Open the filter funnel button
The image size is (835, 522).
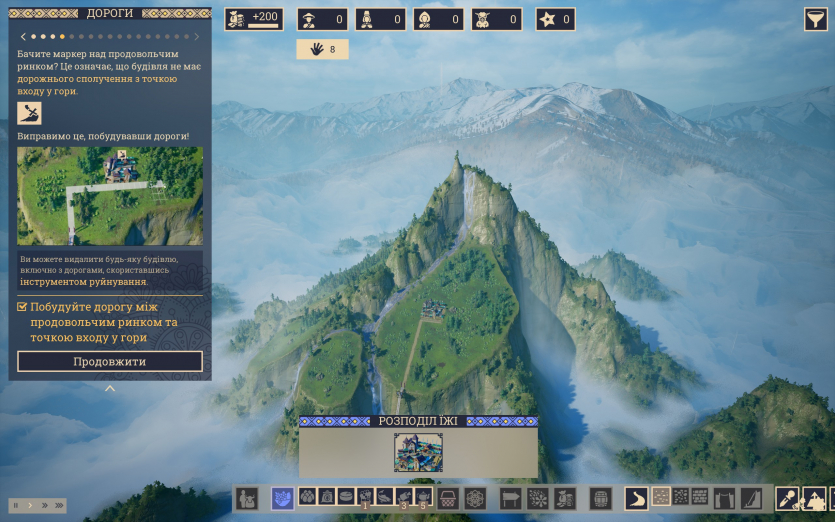(x=816, y=19)
